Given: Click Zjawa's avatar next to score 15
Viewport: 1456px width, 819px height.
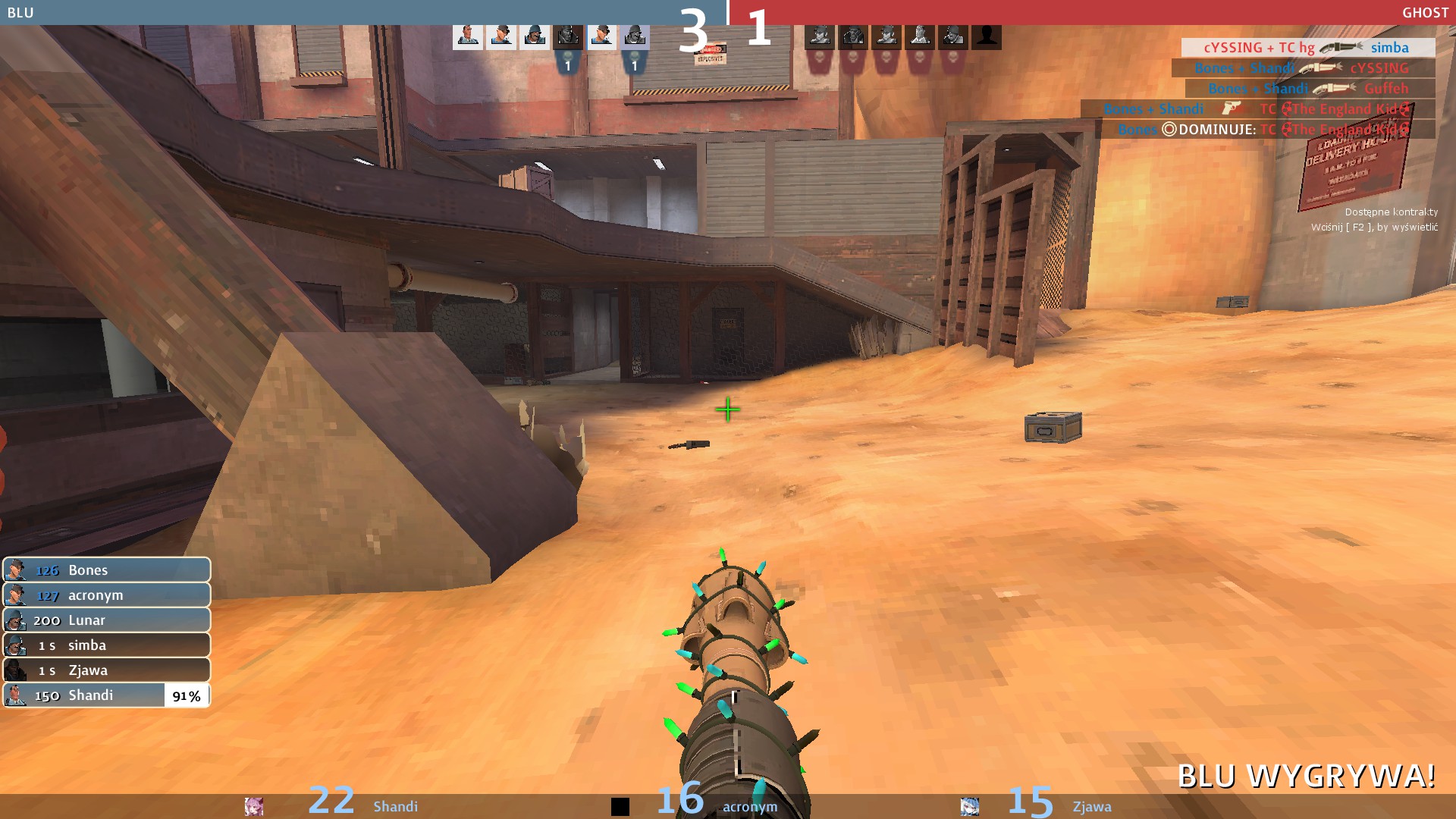Looking at the screenshot, I should [x=969, y=806].
